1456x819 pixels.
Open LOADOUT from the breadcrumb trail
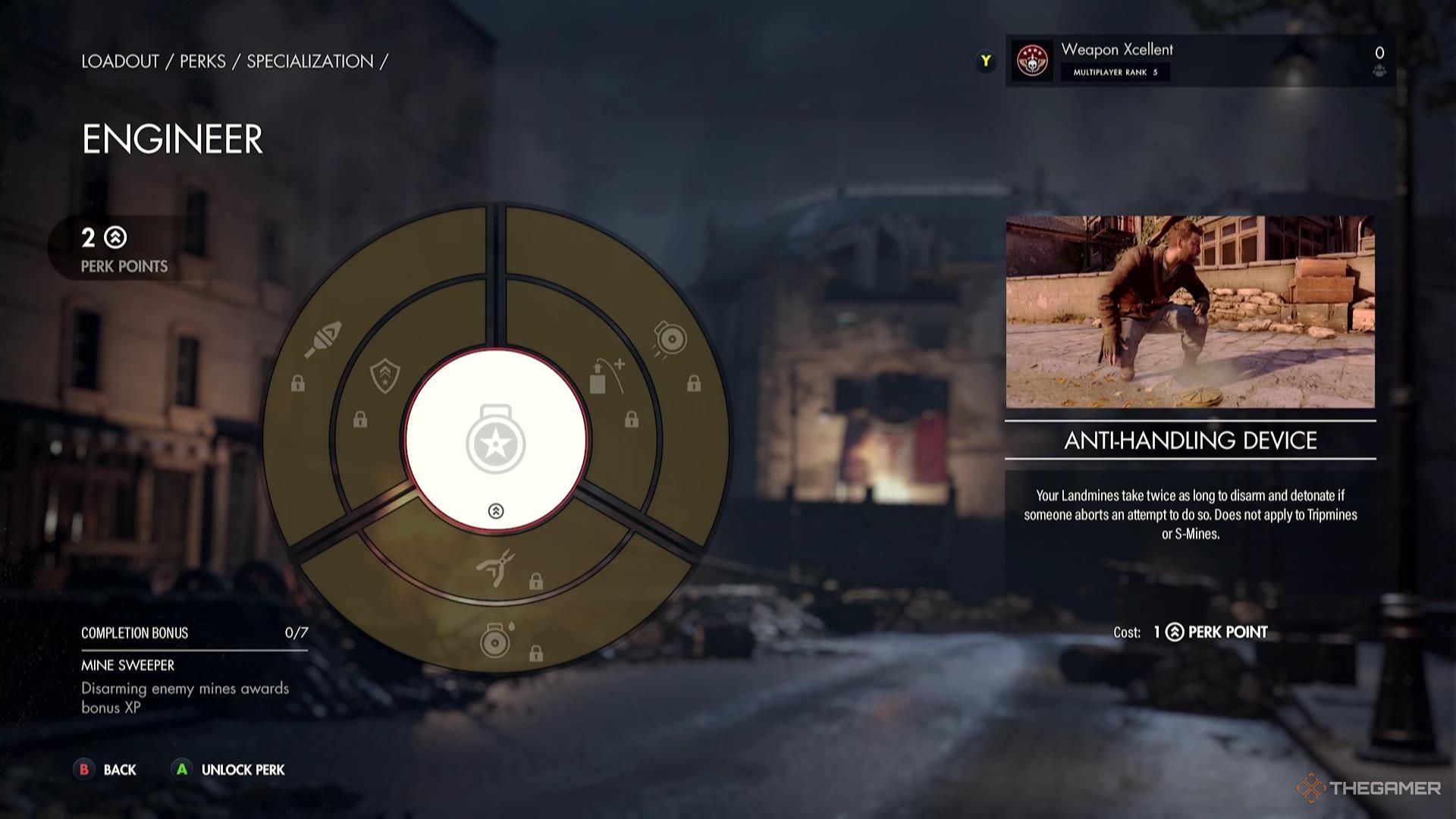120,62
